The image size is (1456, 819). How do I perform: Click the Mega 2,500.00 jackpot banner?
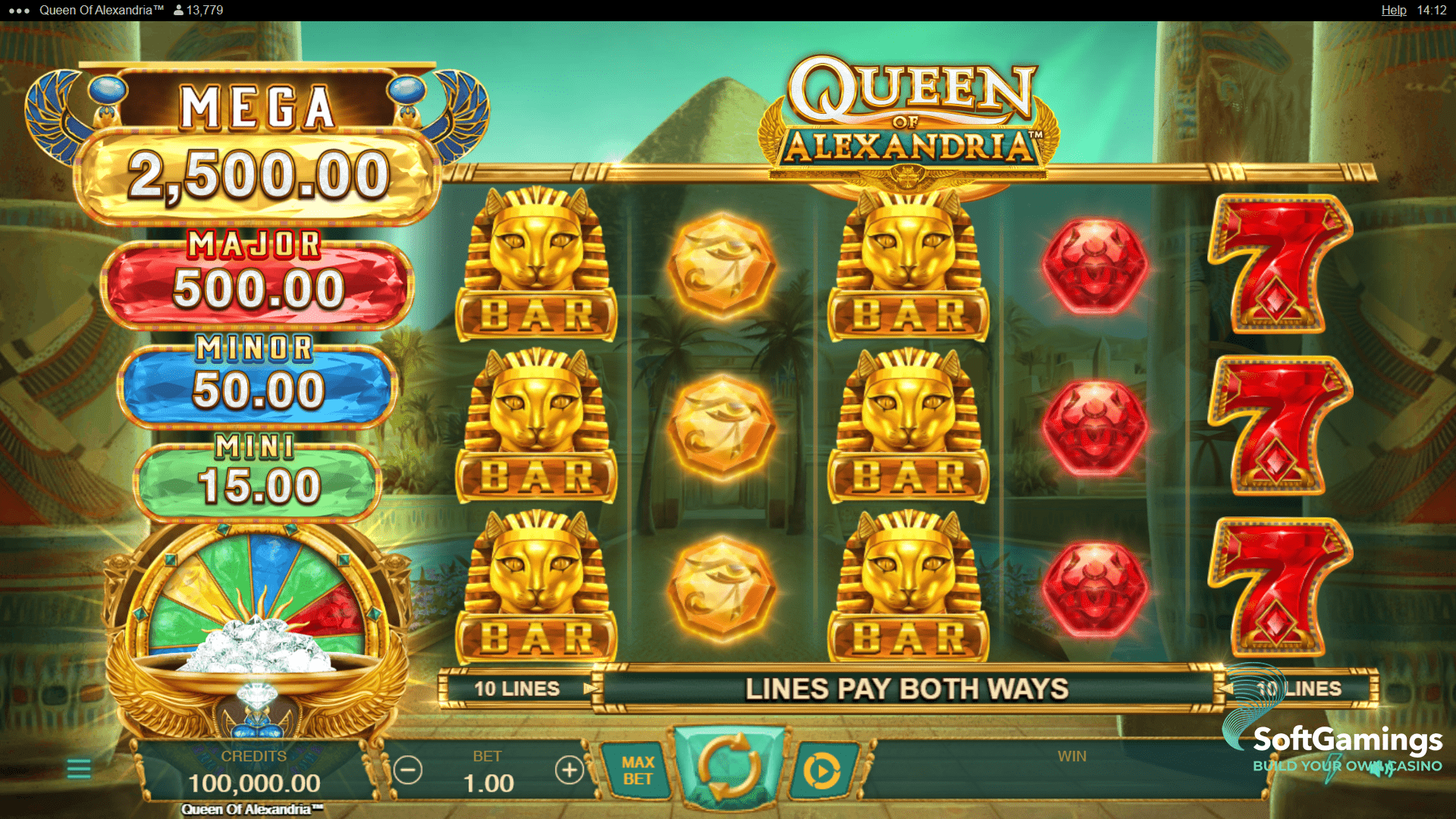(258, 136)
